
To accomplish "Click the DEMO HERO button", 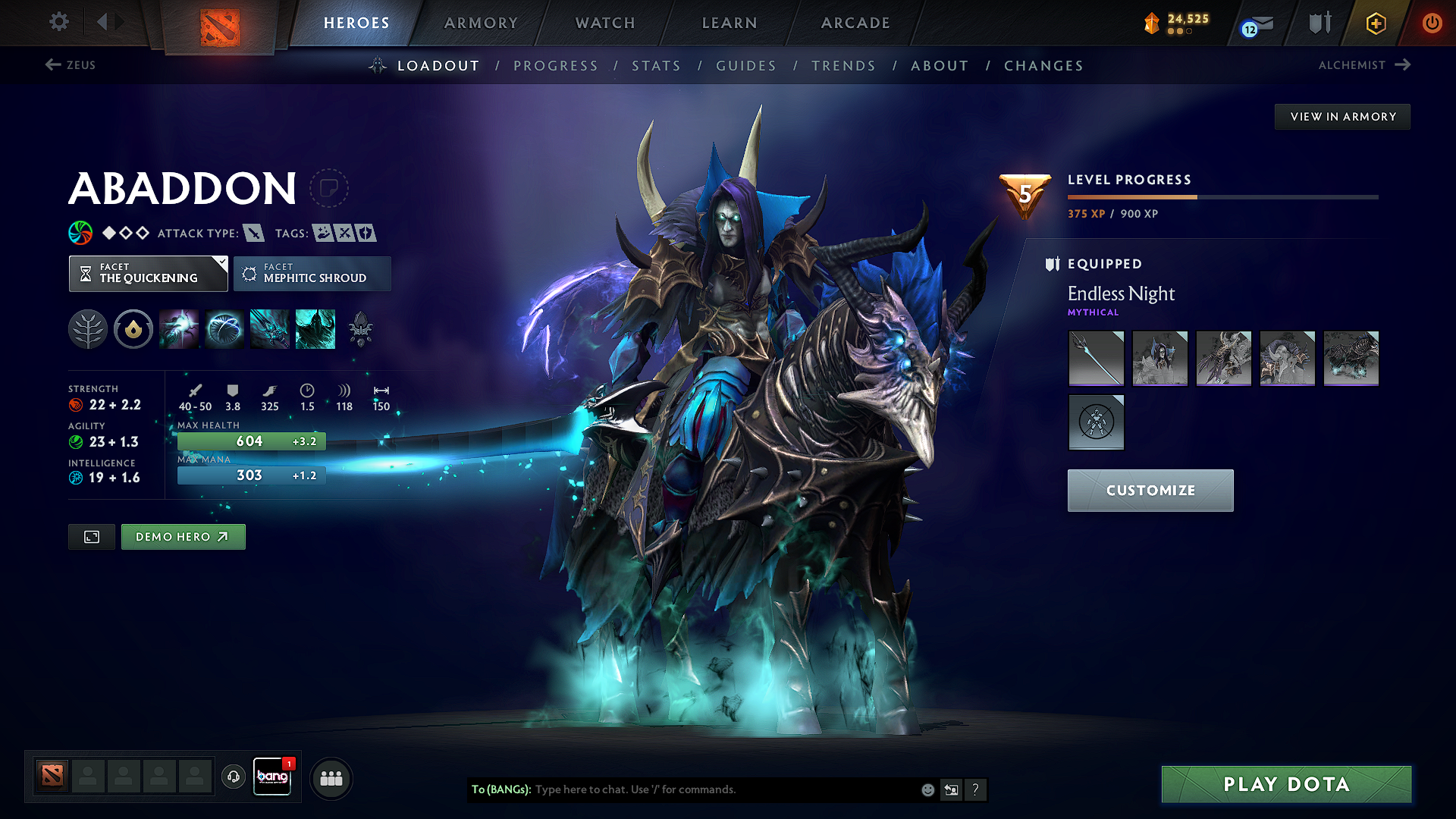I will pos(183,536).
